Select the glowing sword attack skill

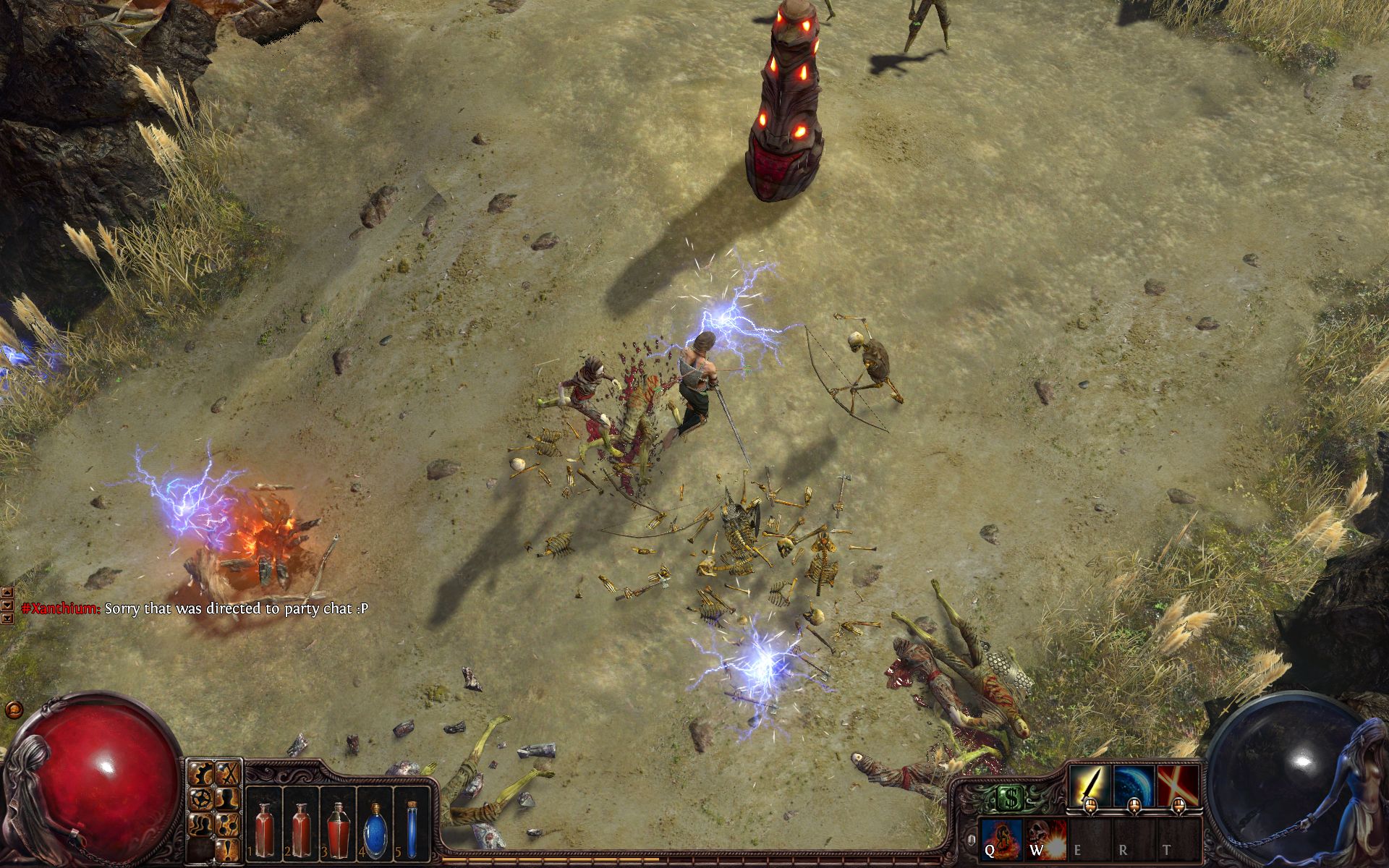(1090, 786)
